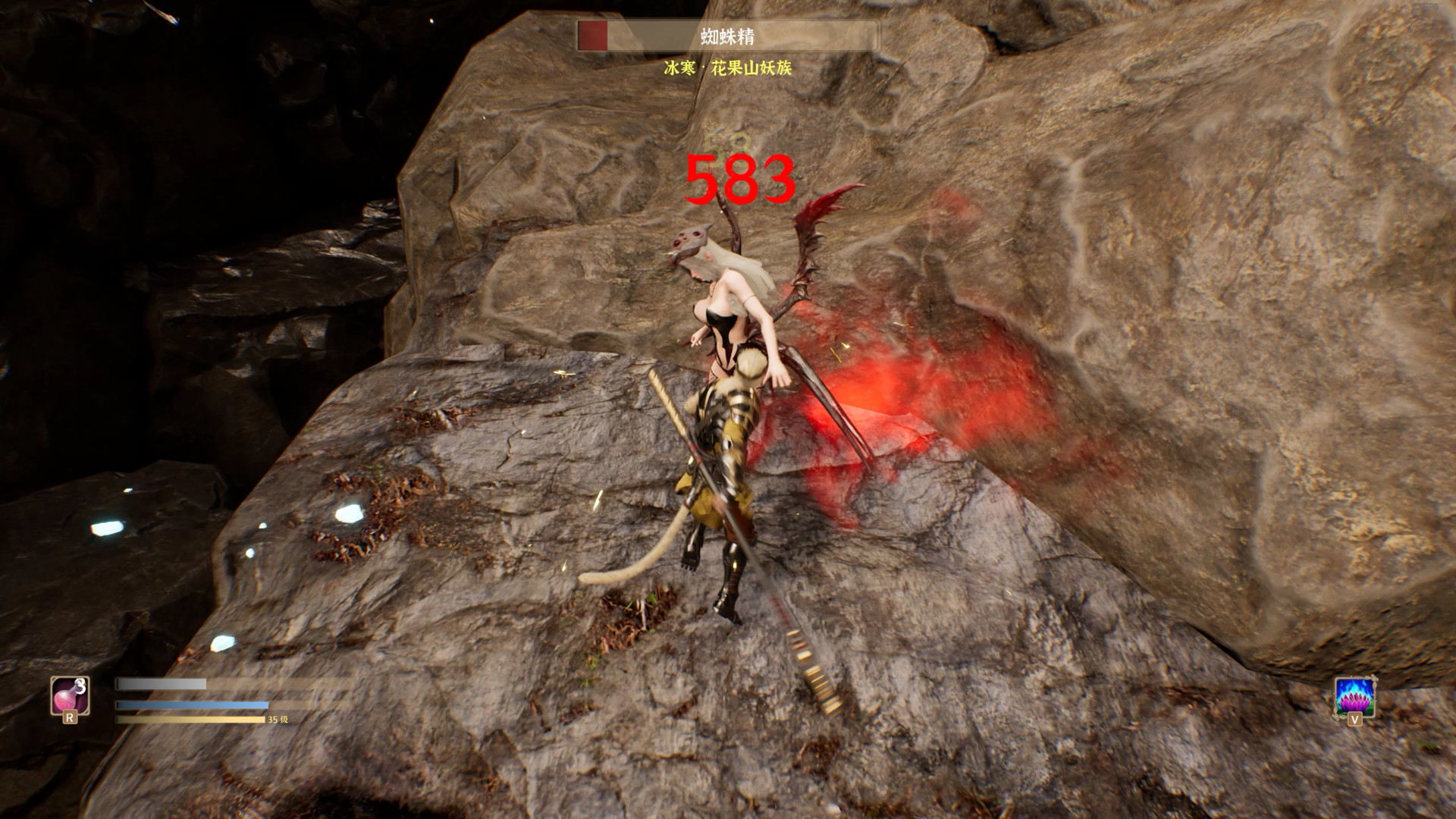Click the gold corner ornament of the skill frame
This screenshot has height=819, width=1456.
[1373, 679]
